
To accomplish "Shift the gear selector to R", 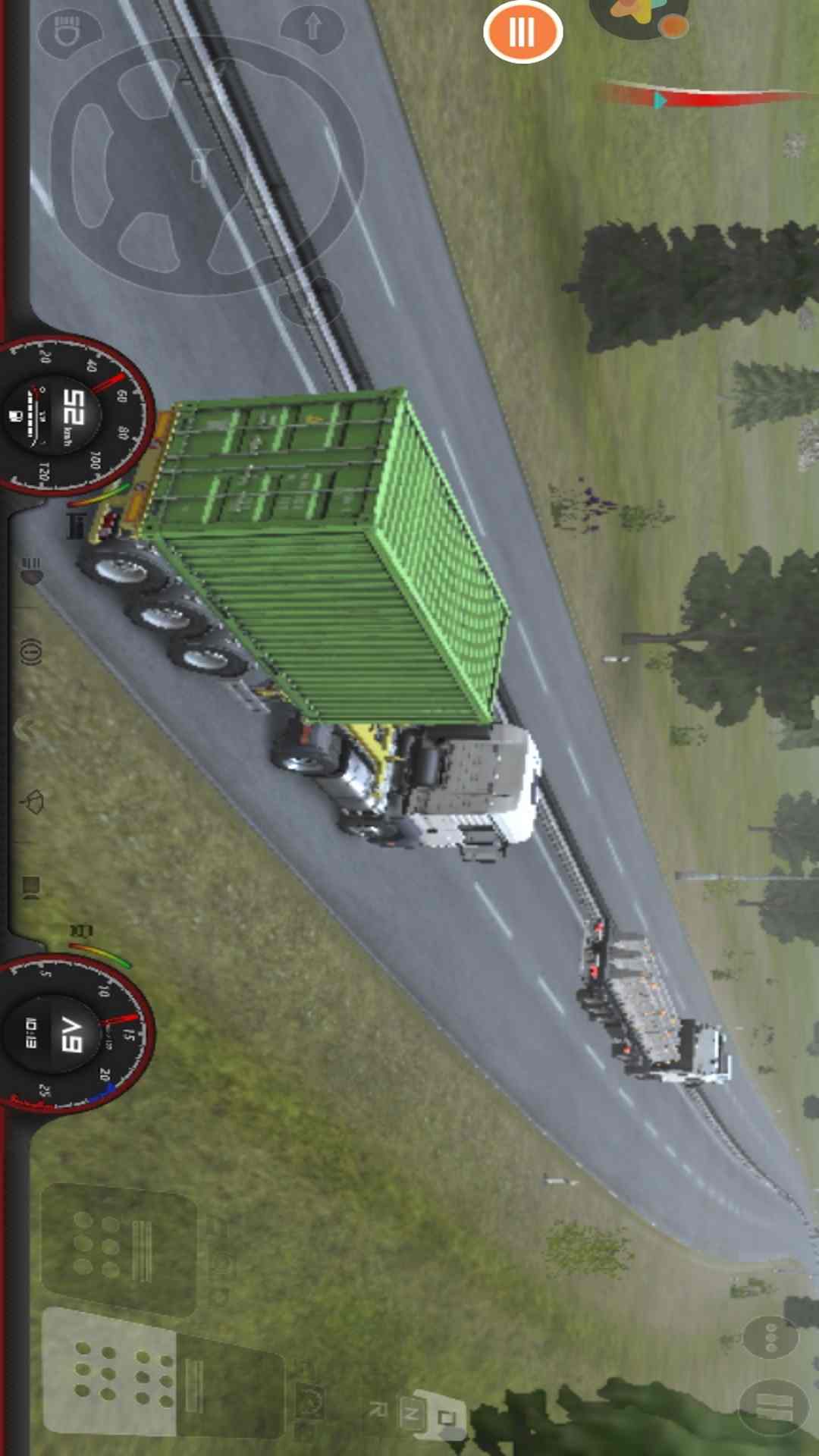I will pyautogui.click(x=377, y=1409).
